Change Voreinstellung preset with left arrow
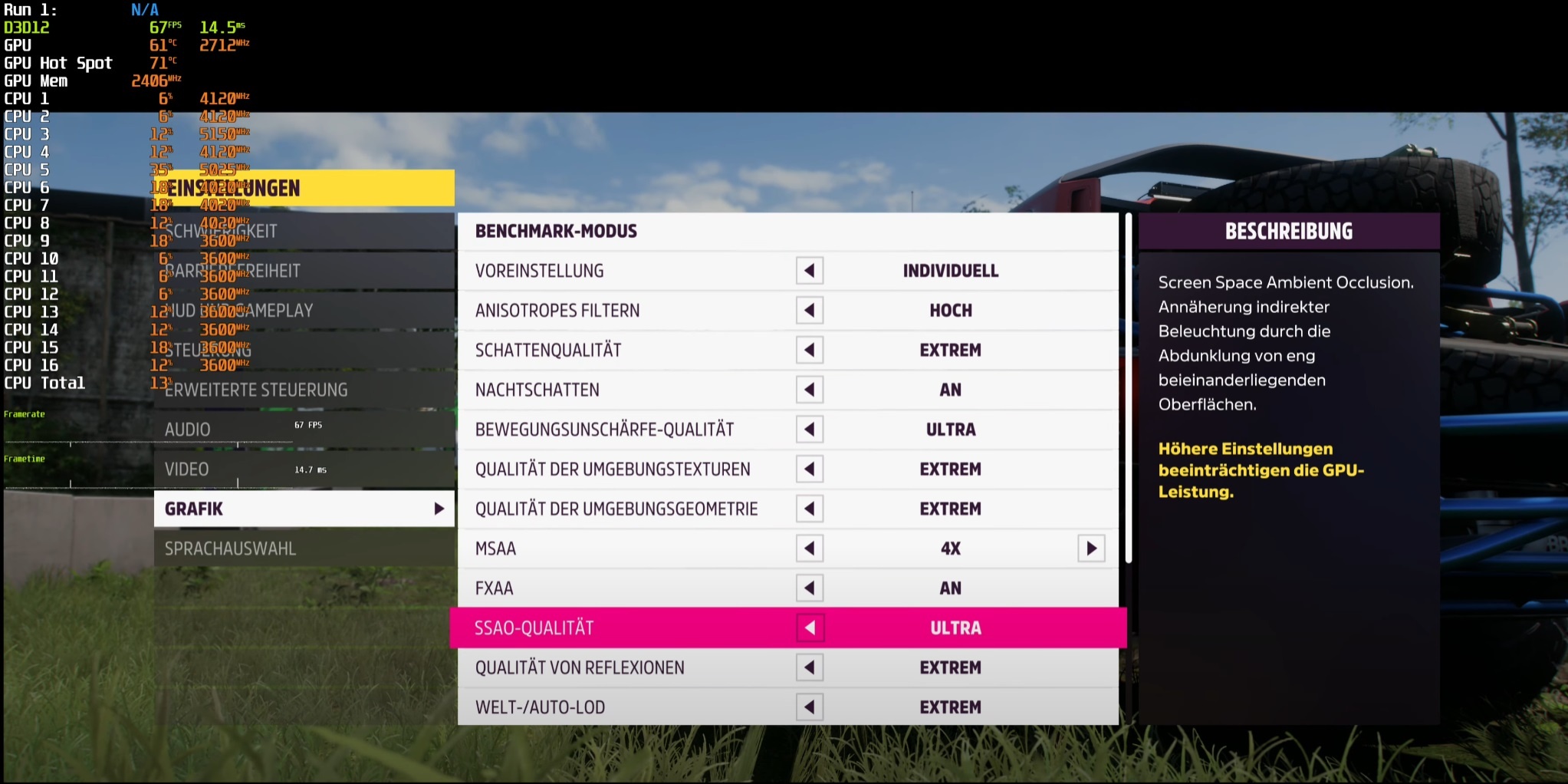1568x784 pixels. pyautogui.click(x=810, y=271)
